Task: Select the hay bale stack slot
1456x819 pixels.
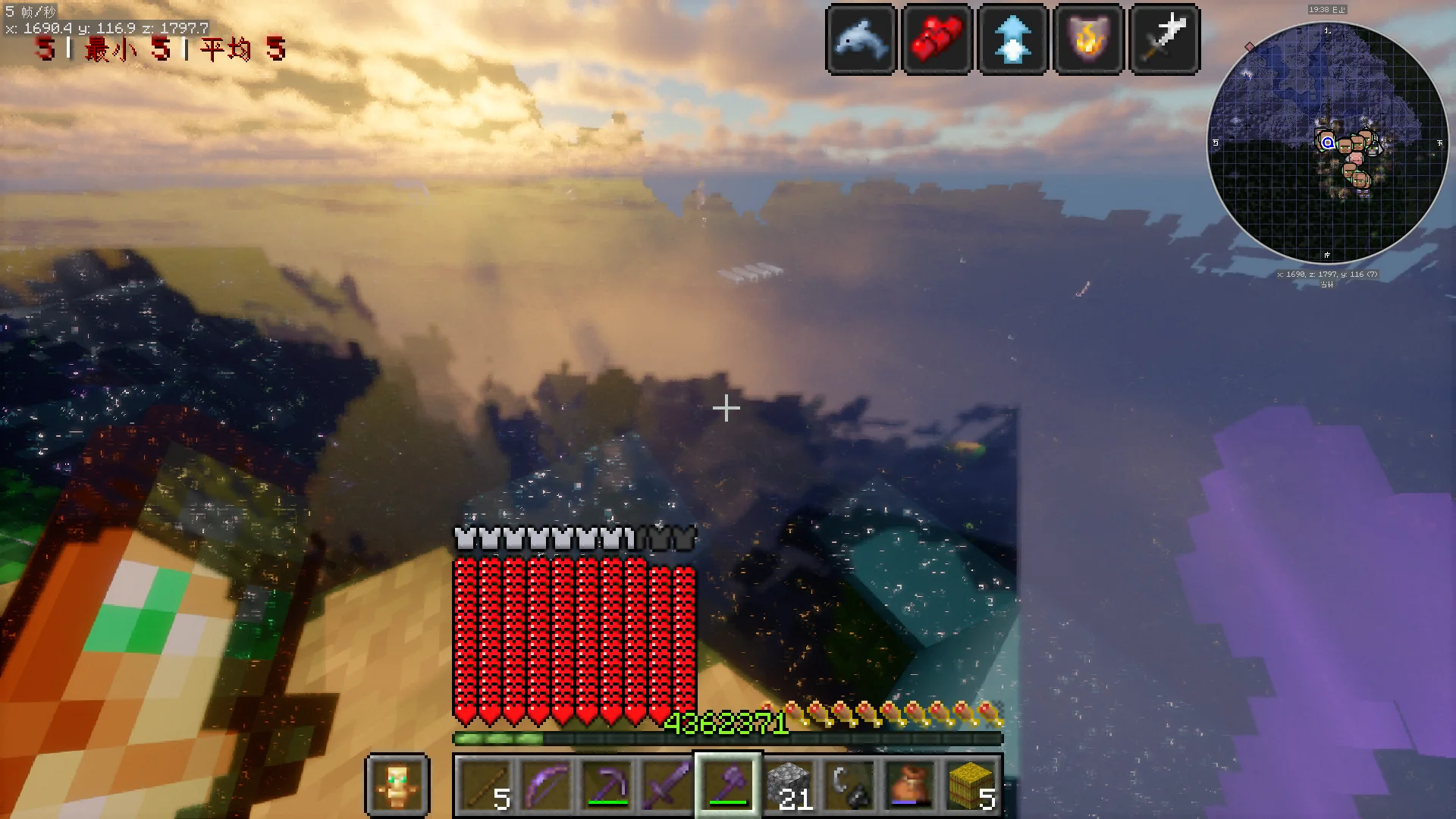Action: coord(971,785)
